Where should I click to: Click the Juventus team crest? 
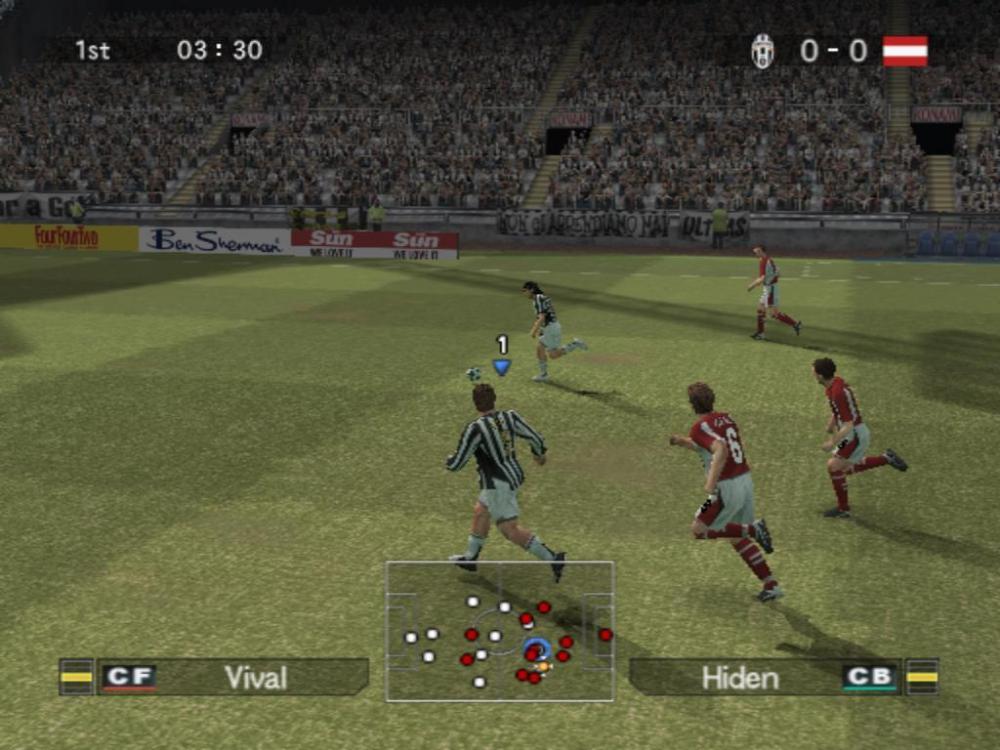point(763,51)
